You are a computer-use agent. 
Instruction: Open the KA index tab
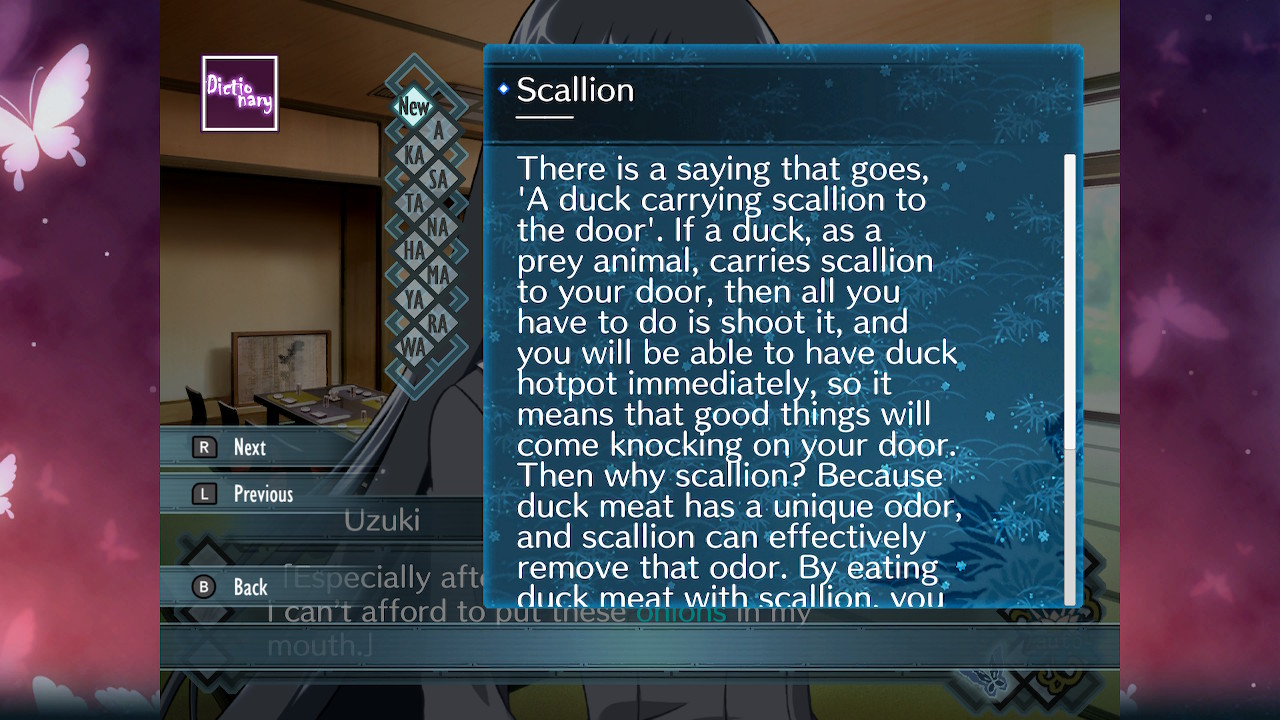(x=413, y=155)
